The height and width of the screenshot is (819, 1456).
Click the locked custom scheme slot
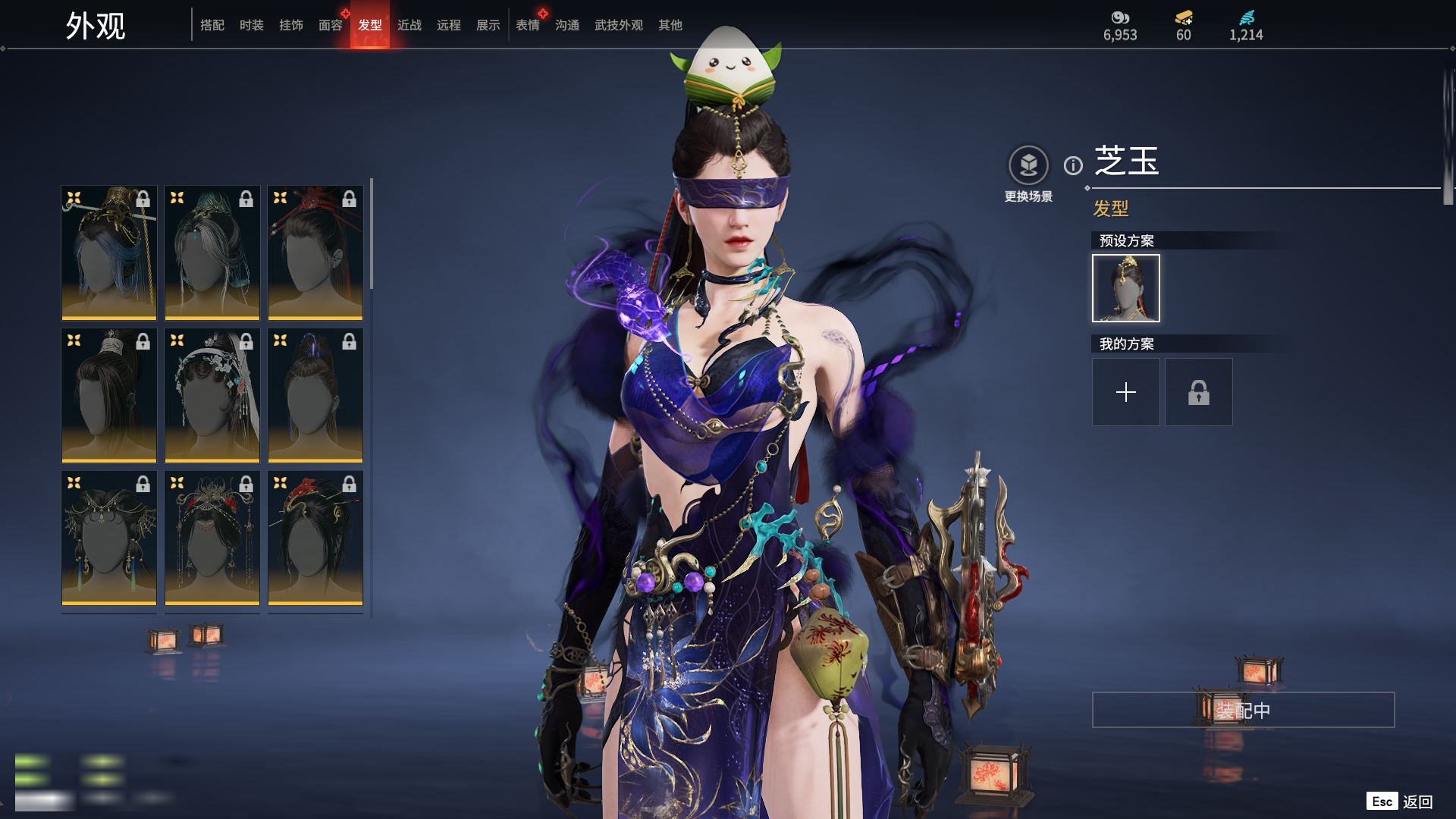(1199, 392)
